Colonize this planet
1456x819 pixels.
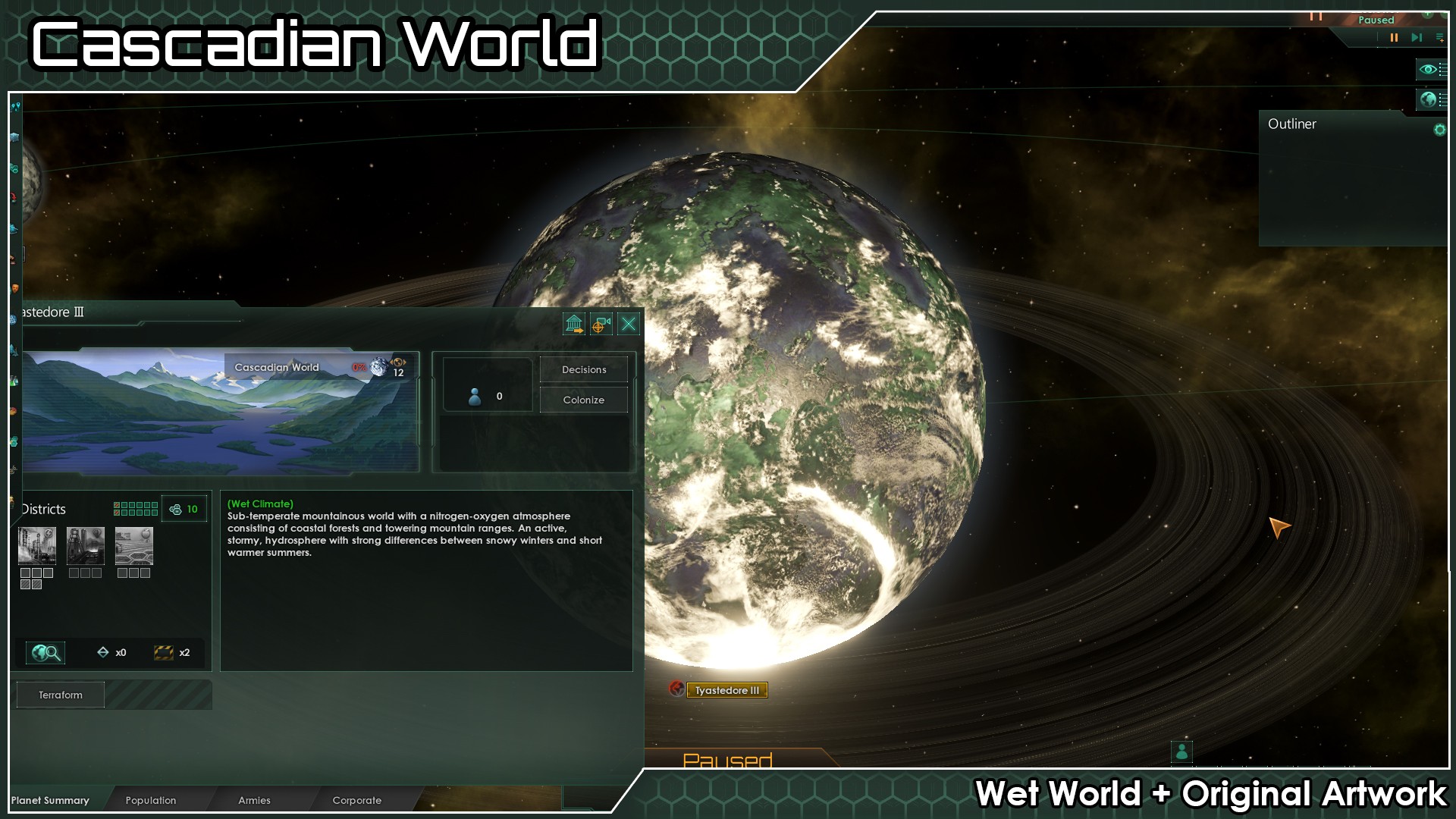pyautogui.click(x=583, y=400)
